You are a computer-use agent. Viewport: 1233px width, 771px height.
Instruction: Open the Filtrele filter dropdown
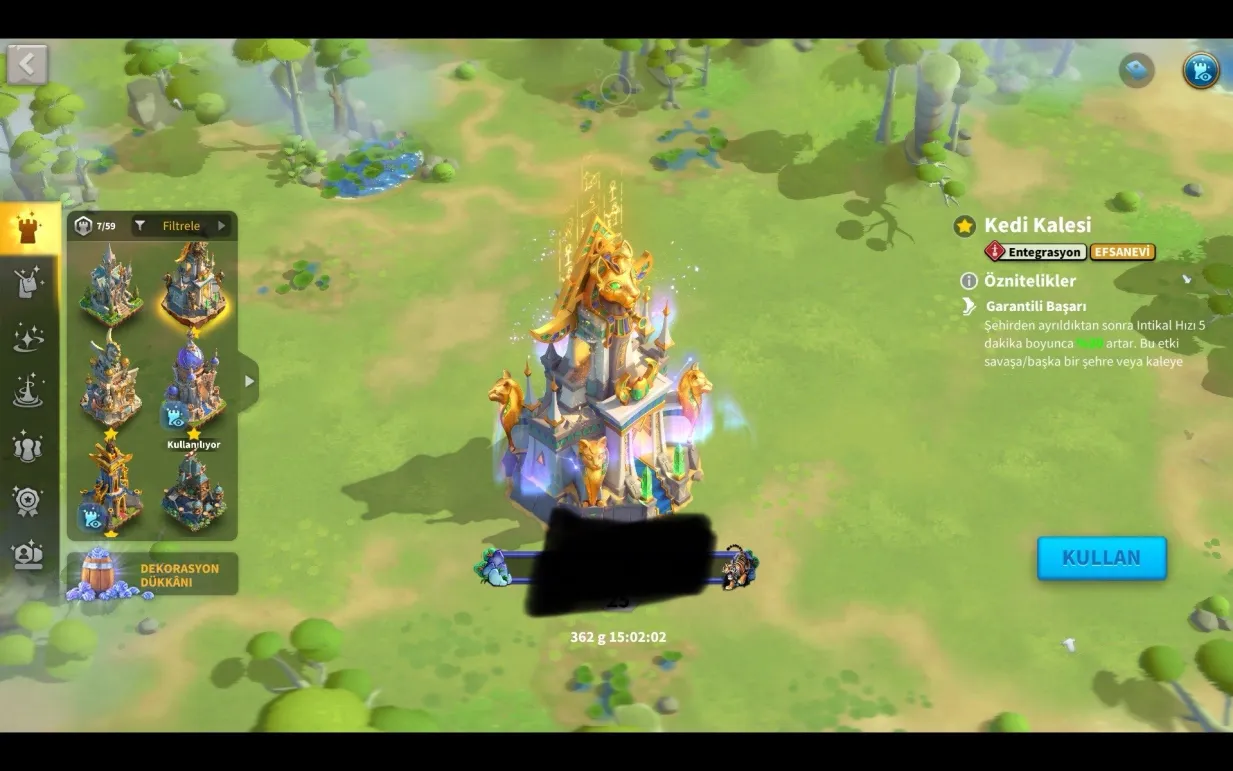tap(183, 226)
